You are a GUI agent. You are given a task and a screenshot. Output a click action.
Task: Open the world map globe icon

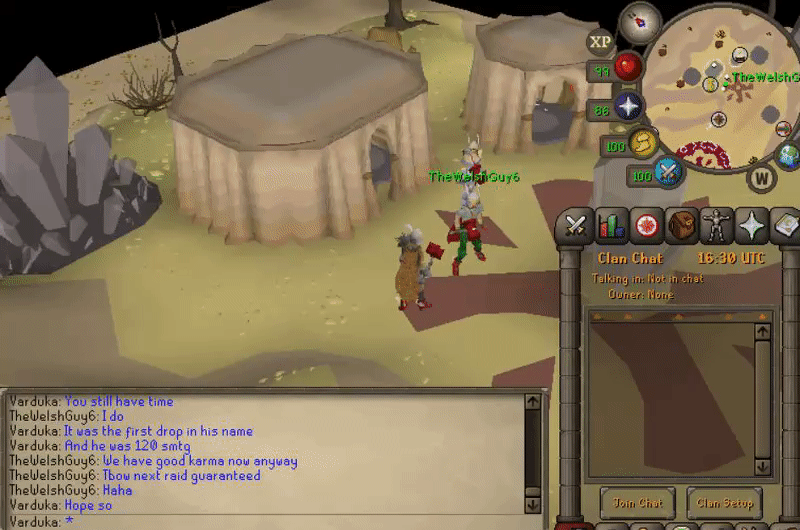789,155
